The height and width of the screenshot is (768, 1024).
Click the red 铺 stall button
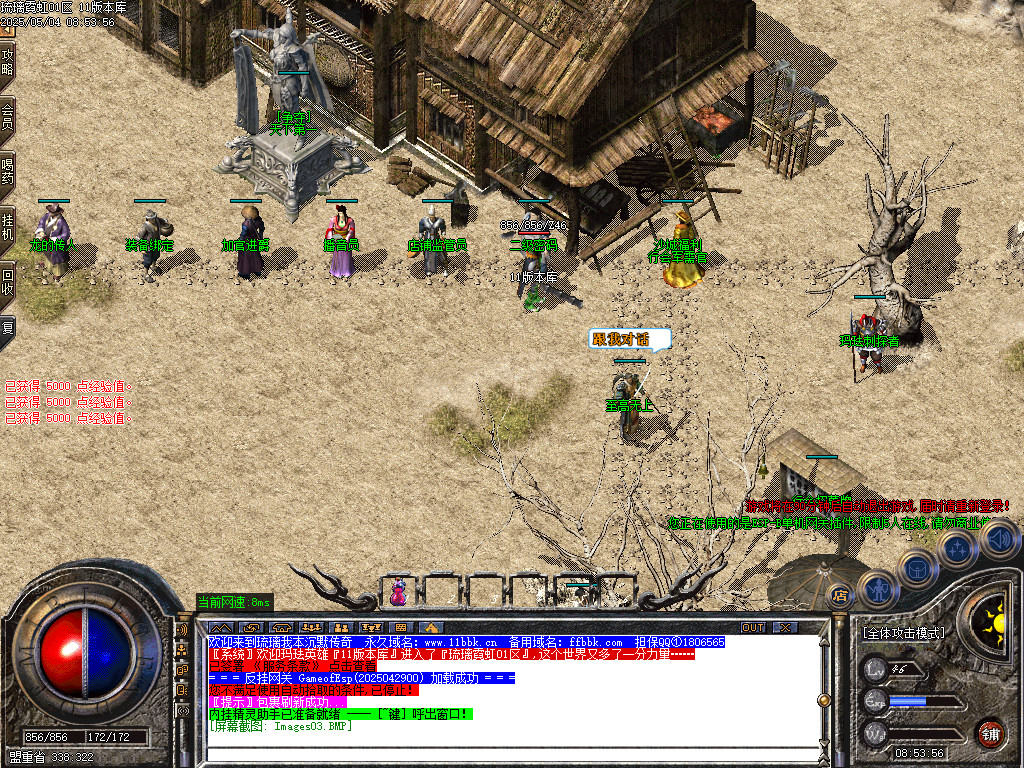point(991,733)
